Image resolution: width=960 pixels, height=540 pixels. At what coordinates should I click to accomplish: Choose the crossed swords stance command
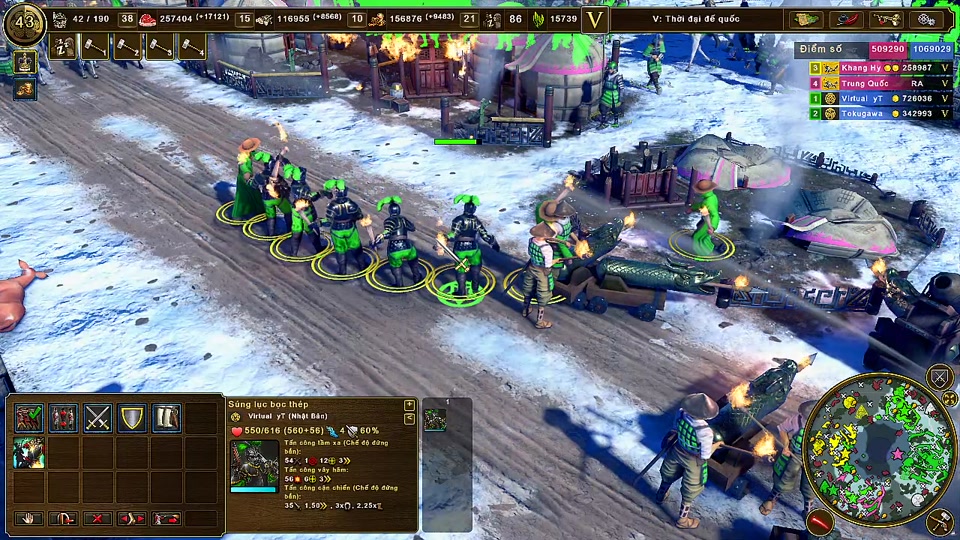(98, 418)
